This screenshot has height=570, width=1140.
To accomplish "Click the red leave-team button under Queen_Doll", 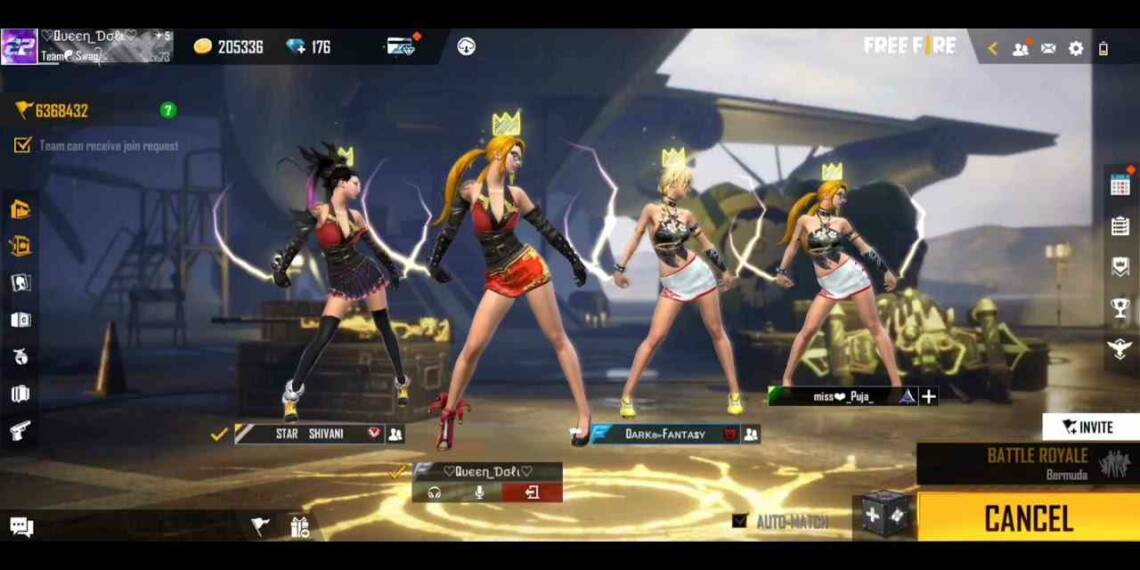I will [x=532, y=492].
